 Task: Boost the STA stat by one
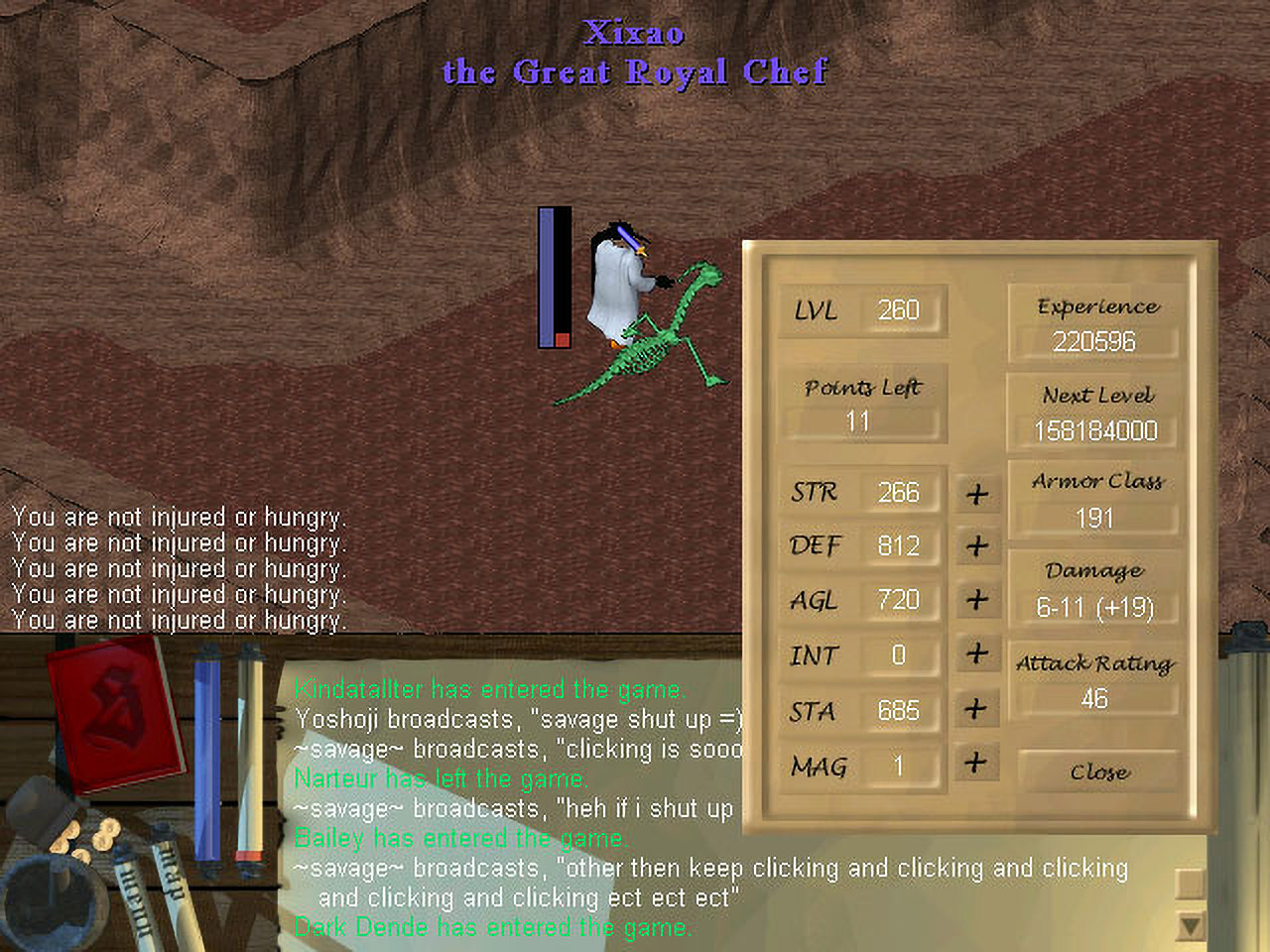coord(977,709)
